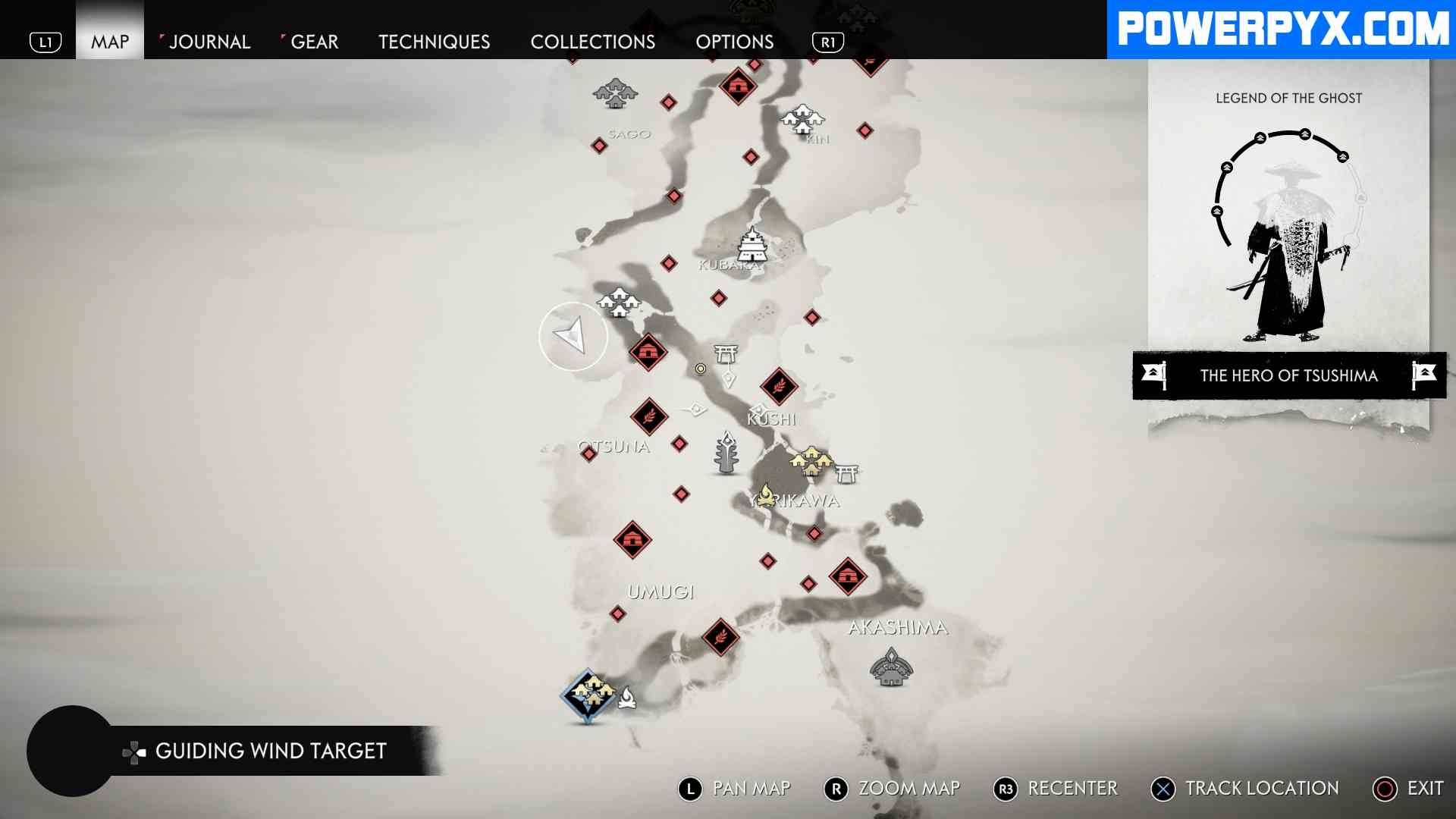Click the Kubara castle icon on the map

tap(752, 244)
